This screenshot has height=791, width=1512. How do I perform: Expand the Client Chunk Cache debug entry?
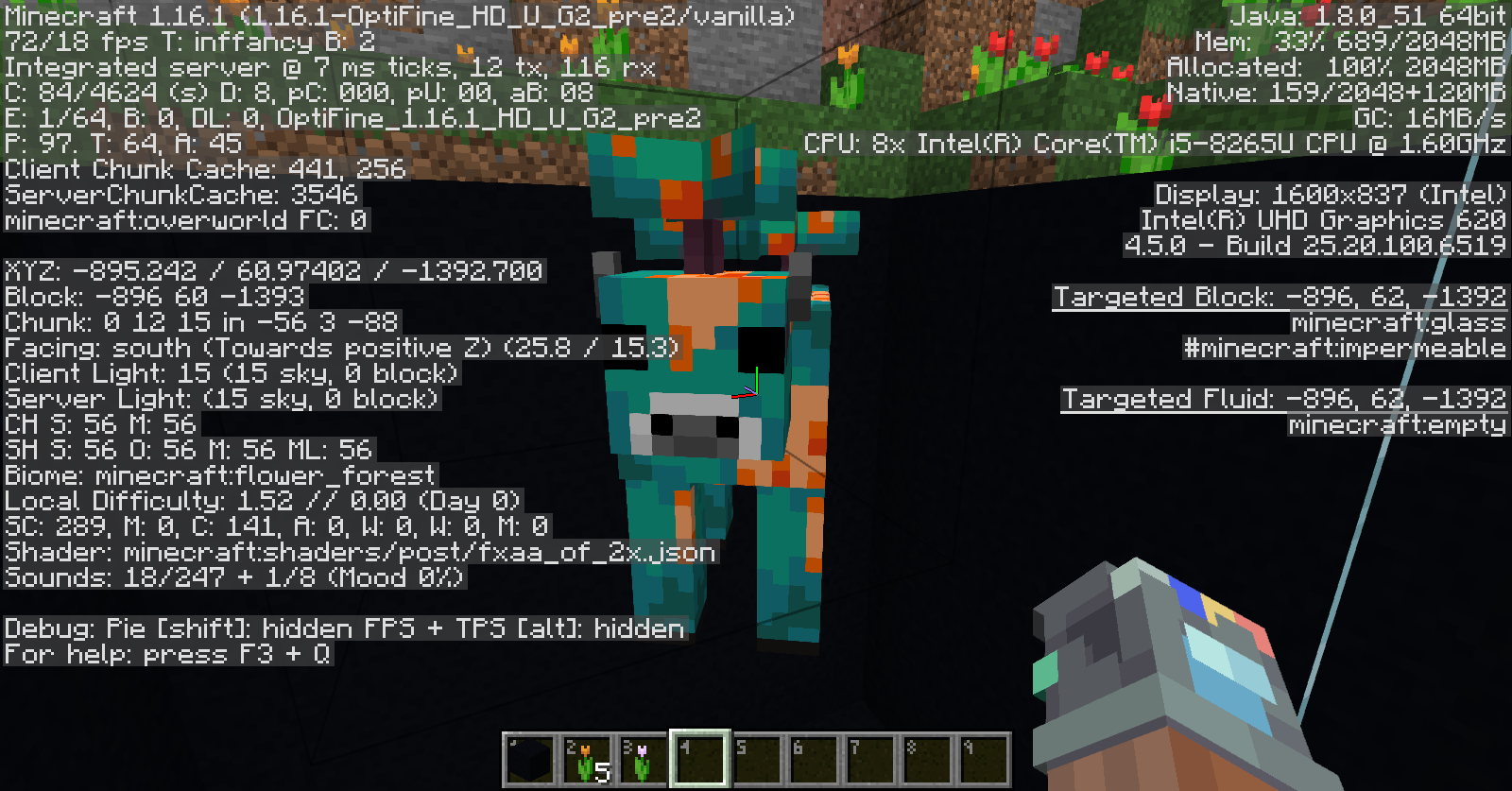(x=203, y=170)
